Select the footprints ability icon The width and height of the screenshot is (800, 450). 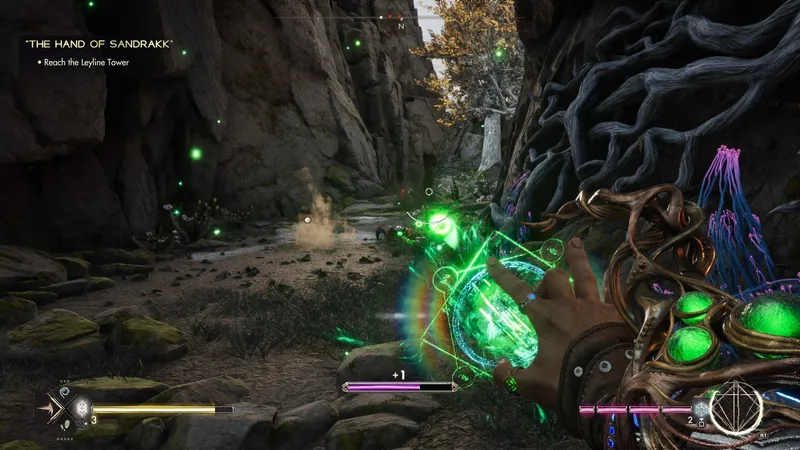pos(66,427)
